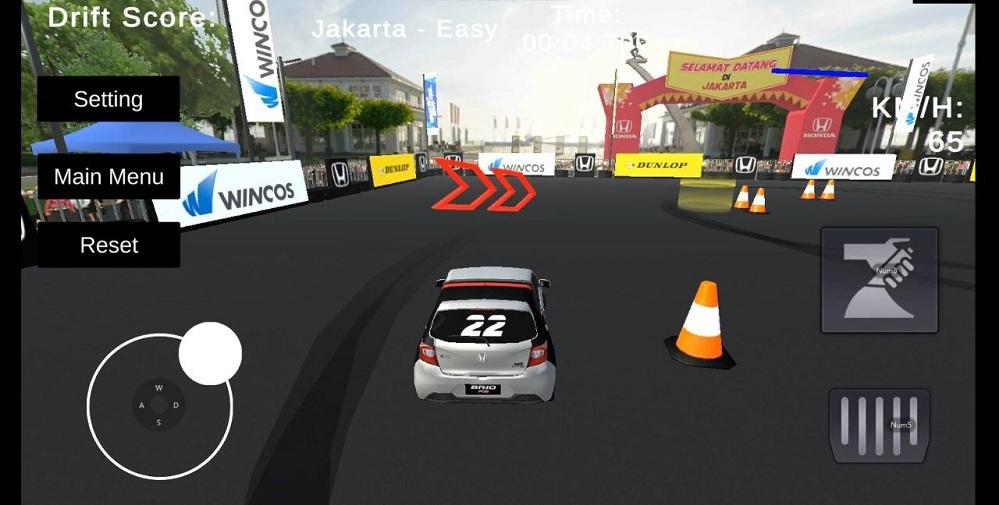This screenshot has height=505, width=999.
Task: Click the Reset button
Action: coord(108,245)
